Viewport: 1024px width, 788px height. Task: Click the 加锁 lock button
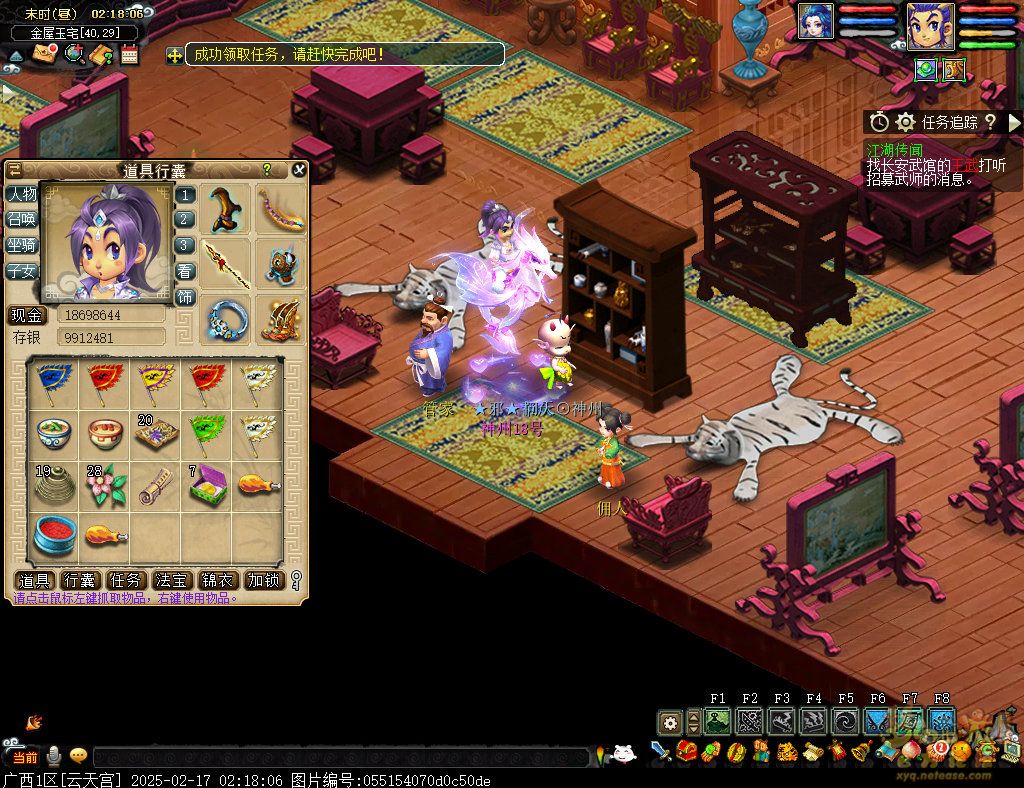265,580
